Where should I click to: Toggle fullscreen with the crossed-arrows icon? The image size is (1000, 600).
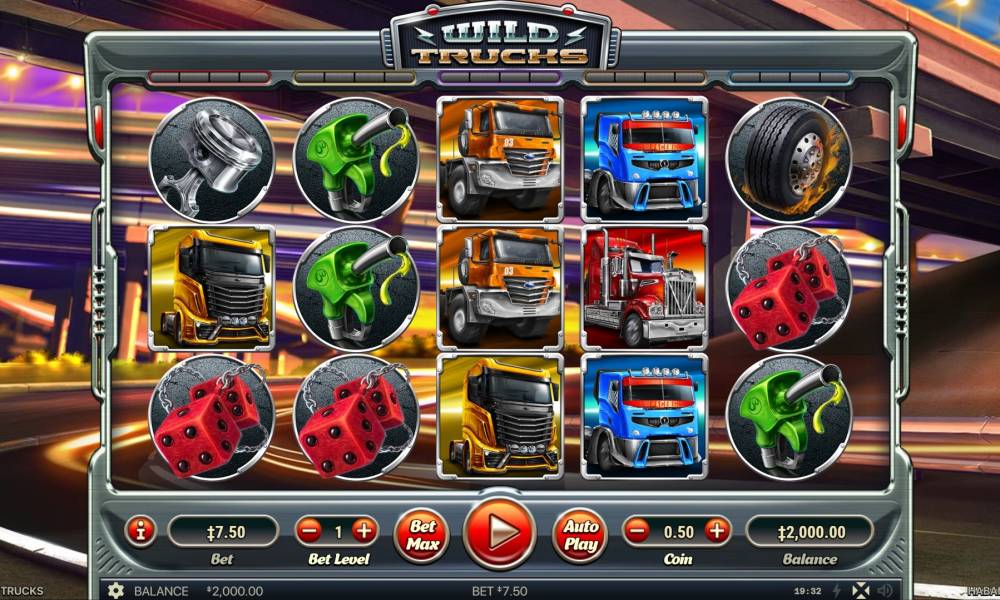pos(860,590)
